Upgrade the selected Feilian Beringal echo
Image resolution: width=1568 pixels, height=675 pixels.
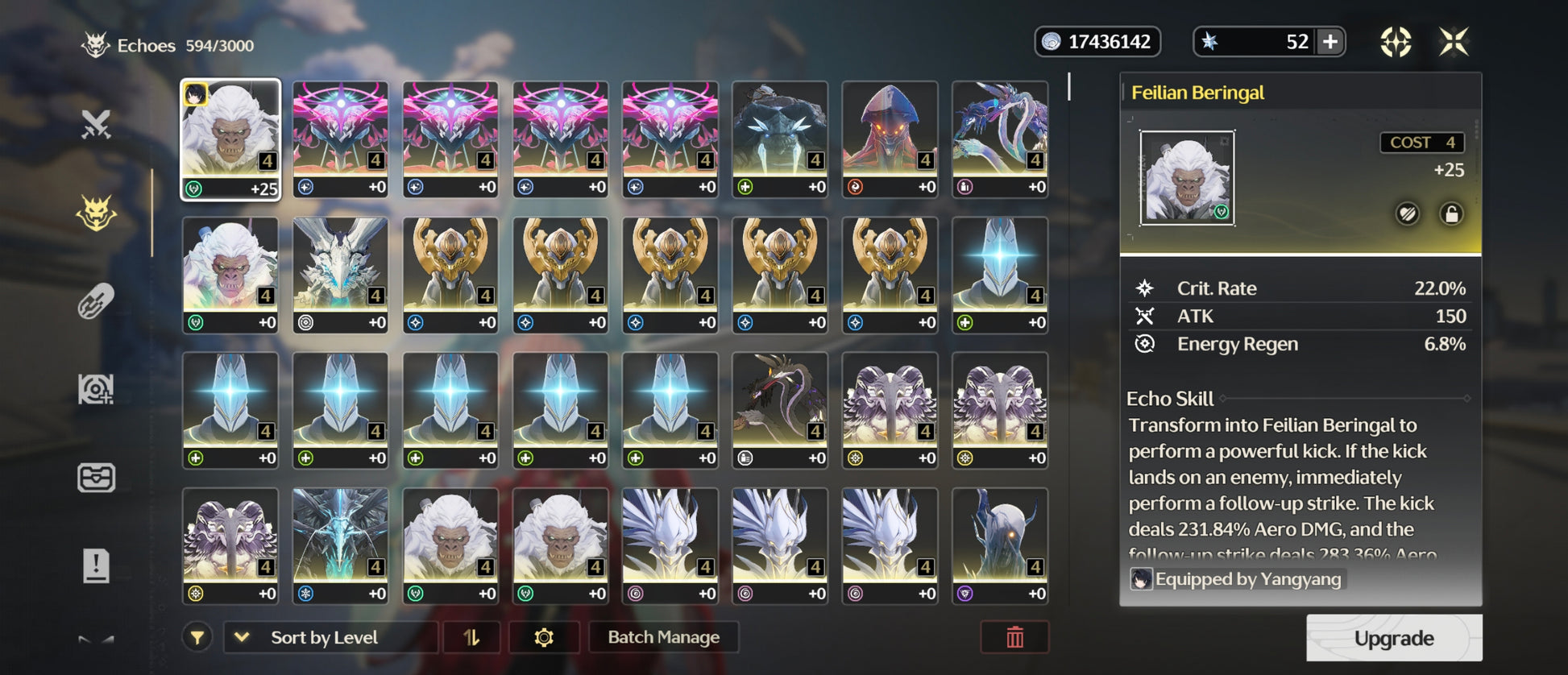(1393, 638)
